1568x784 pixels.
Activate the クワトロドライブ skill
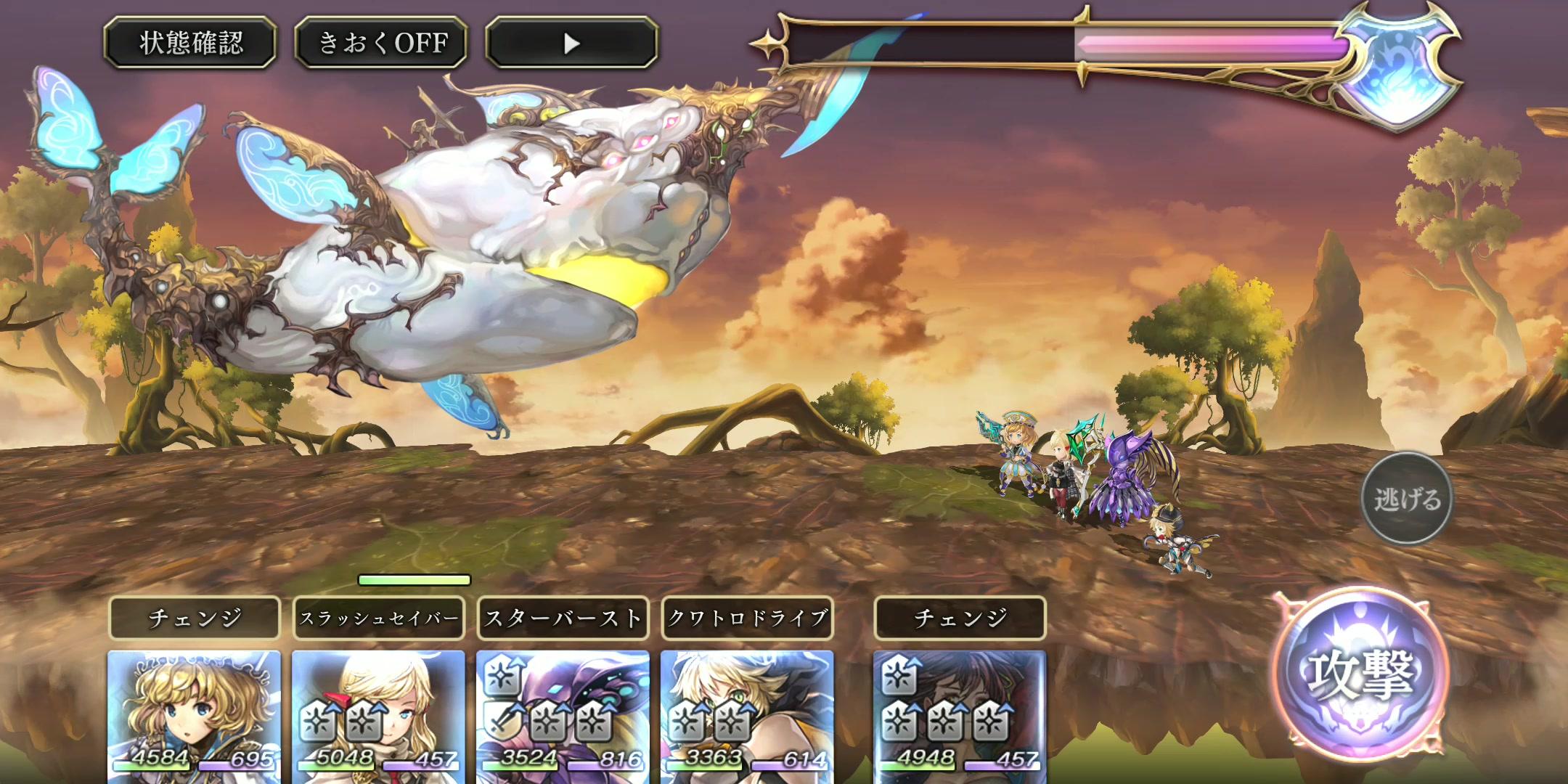tap(747, 618)
